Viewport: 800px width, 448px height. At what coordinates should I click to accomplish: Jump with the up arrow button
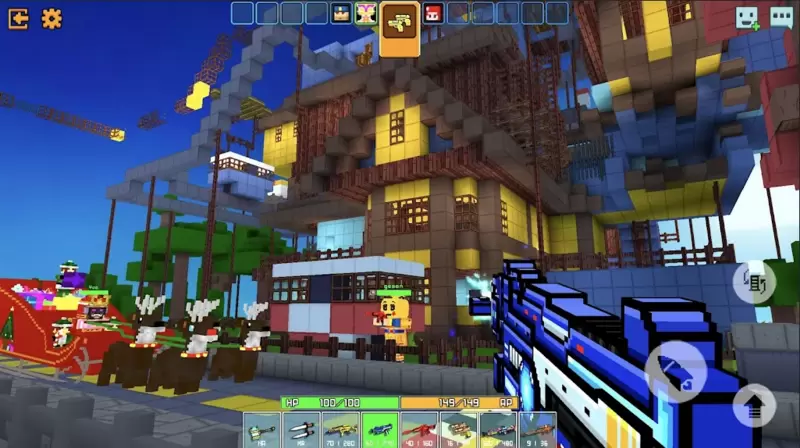[754, 404]
